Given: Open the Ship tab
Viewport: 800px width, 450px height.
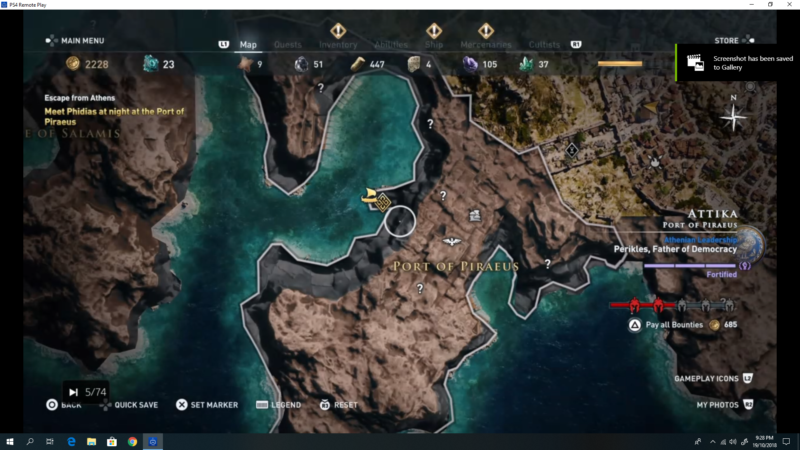Looking at the screenshot, I should pyautogui.click(x=434, y=45).
